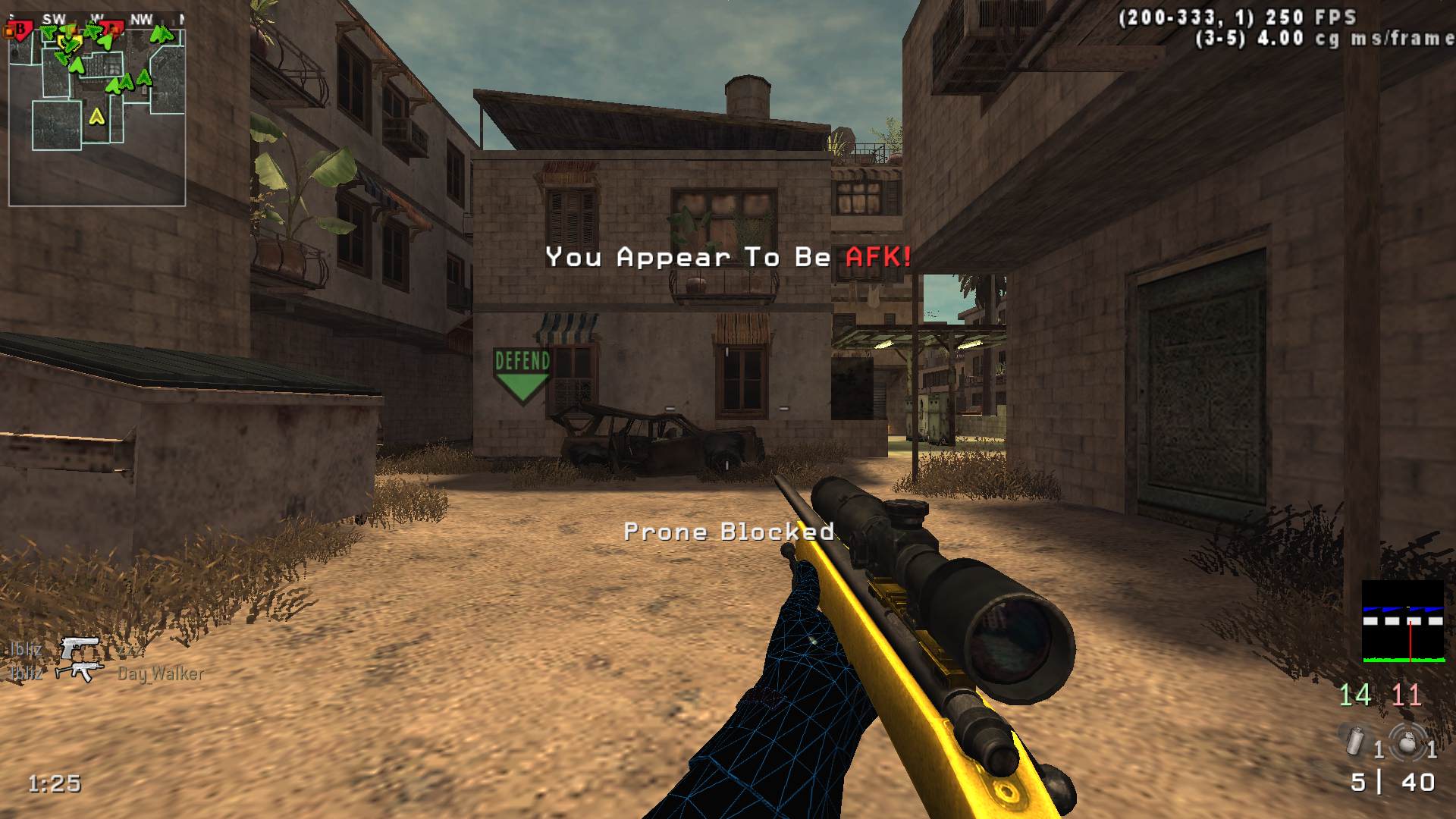Choose the frag grenade icon
Viewport: 1456px width, 819px height.
(x=1407, y=741)
